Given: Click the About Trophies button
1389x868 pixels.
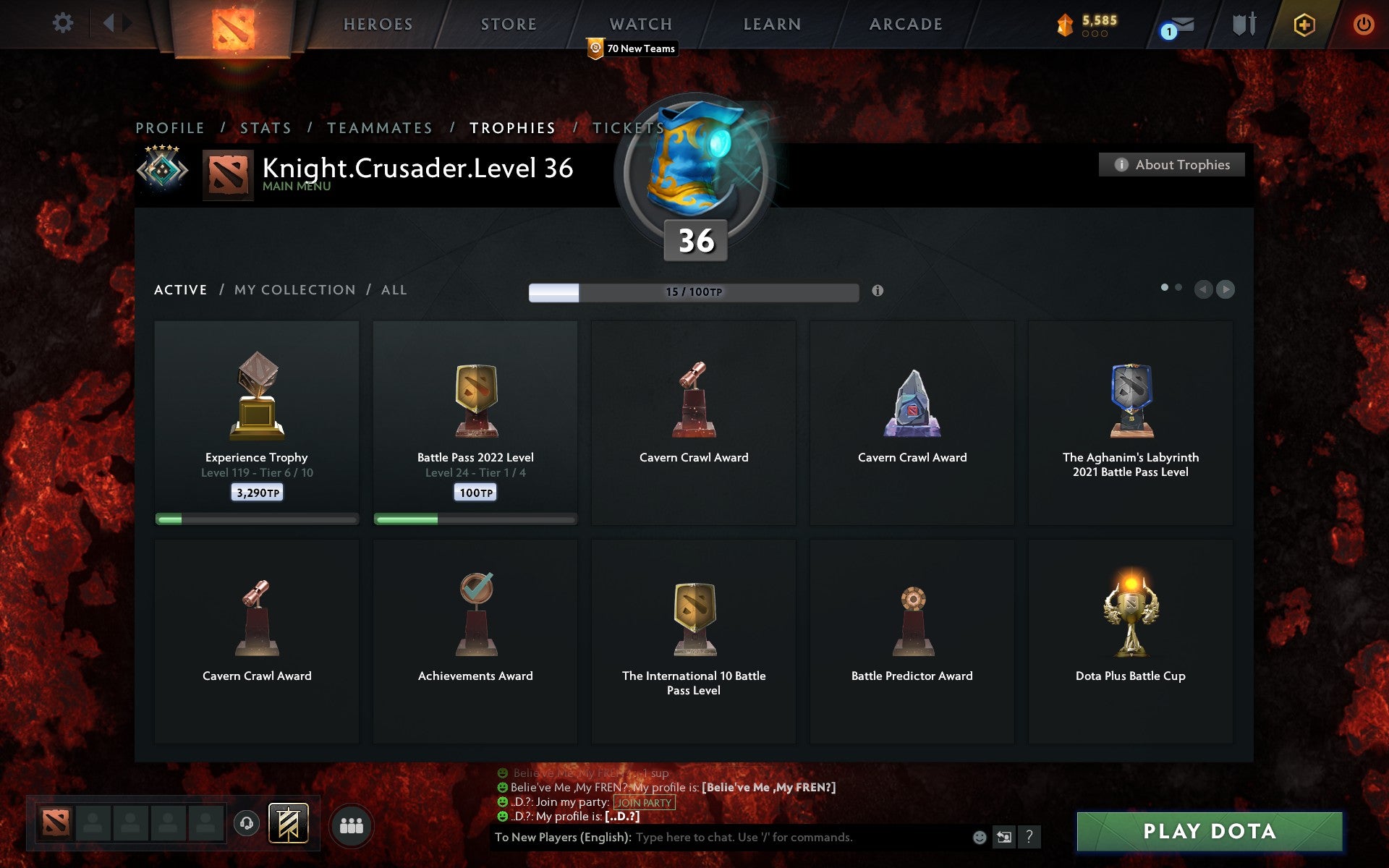Looking at the screenshot, I should click(1171, 164).
